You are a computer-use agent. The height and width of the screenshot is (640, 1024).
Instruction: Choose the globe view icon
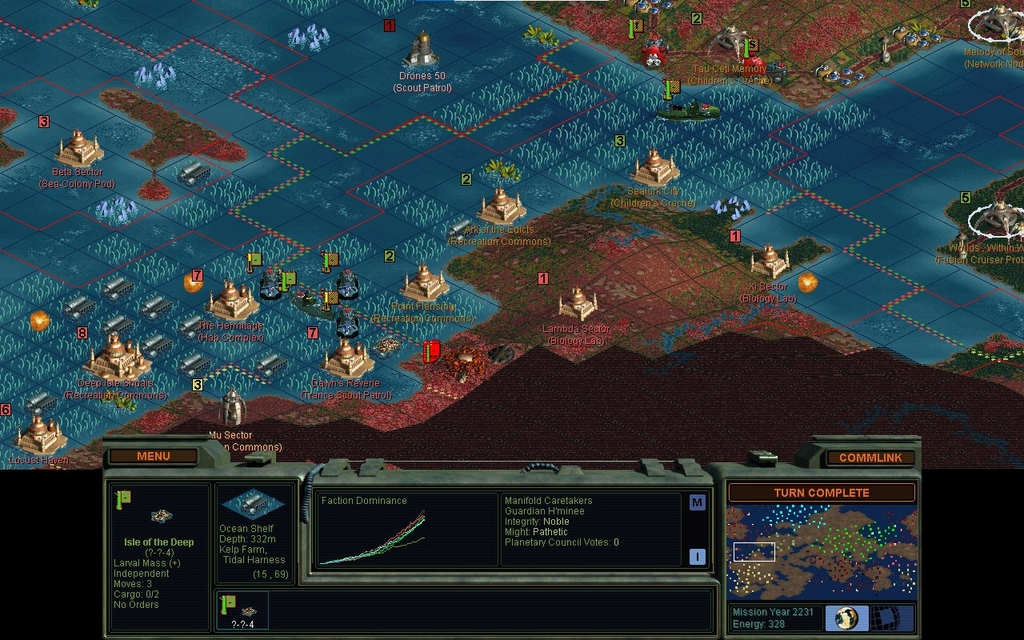(846, 617)
